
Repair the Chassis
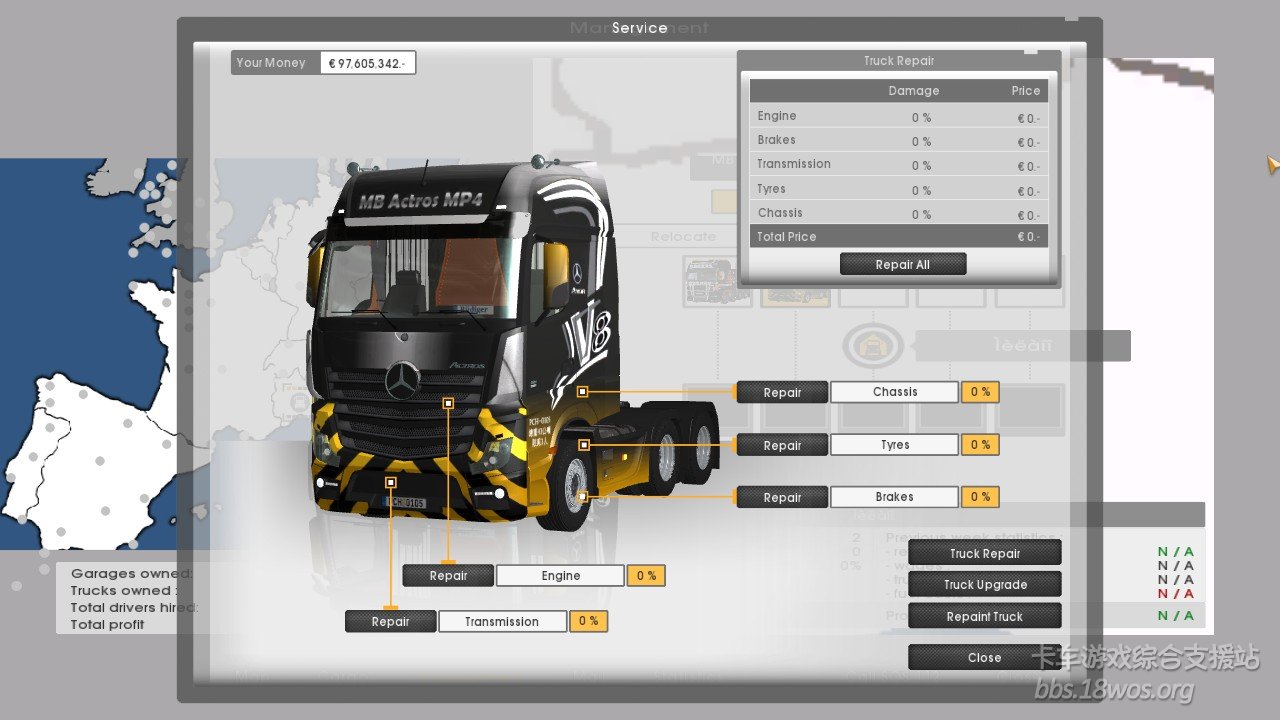pyautogui.click(x=782, y=392)
